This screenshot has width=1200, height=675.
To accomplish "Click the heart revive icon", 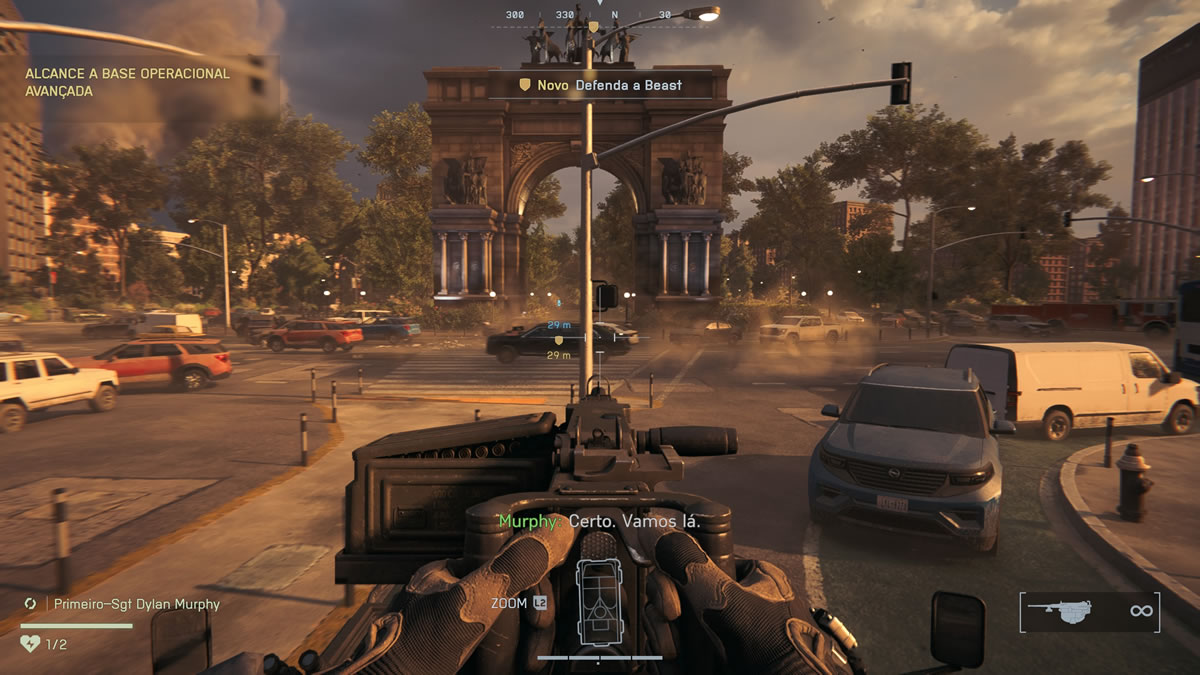I will click(x=30, y=644).
